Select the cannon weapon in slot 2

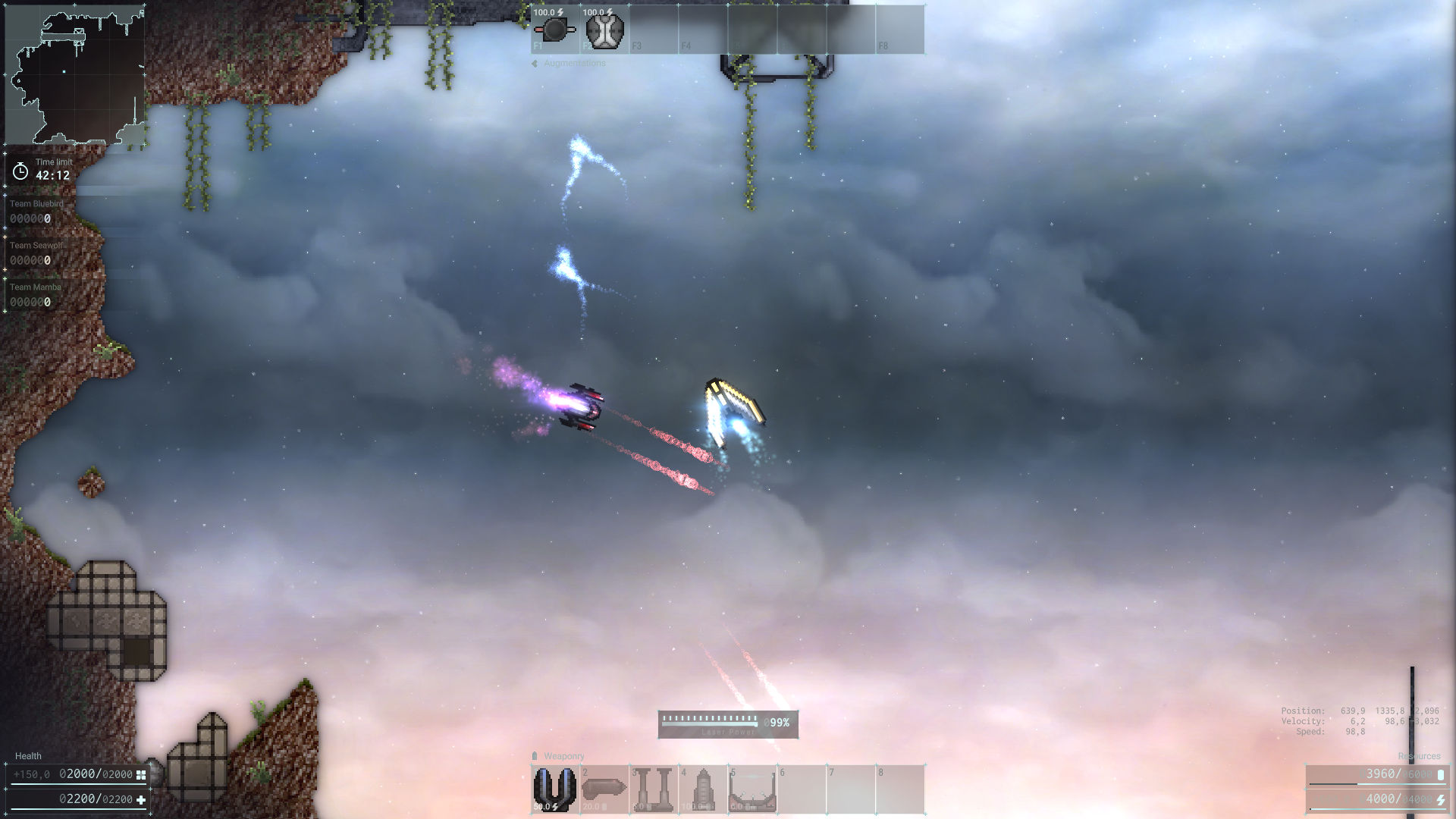(604, 789)
